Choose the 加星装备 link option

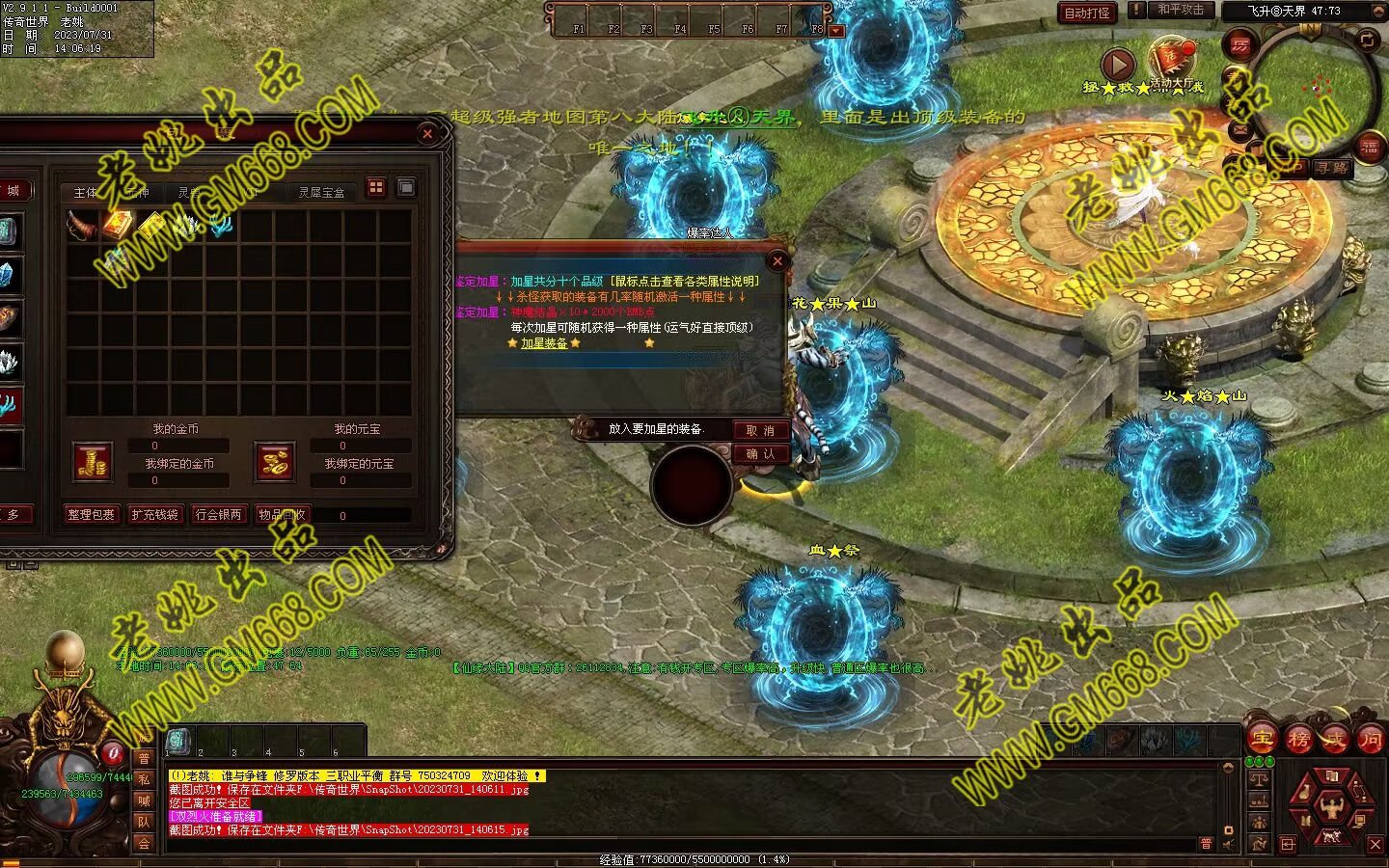[x=544, y=343]
